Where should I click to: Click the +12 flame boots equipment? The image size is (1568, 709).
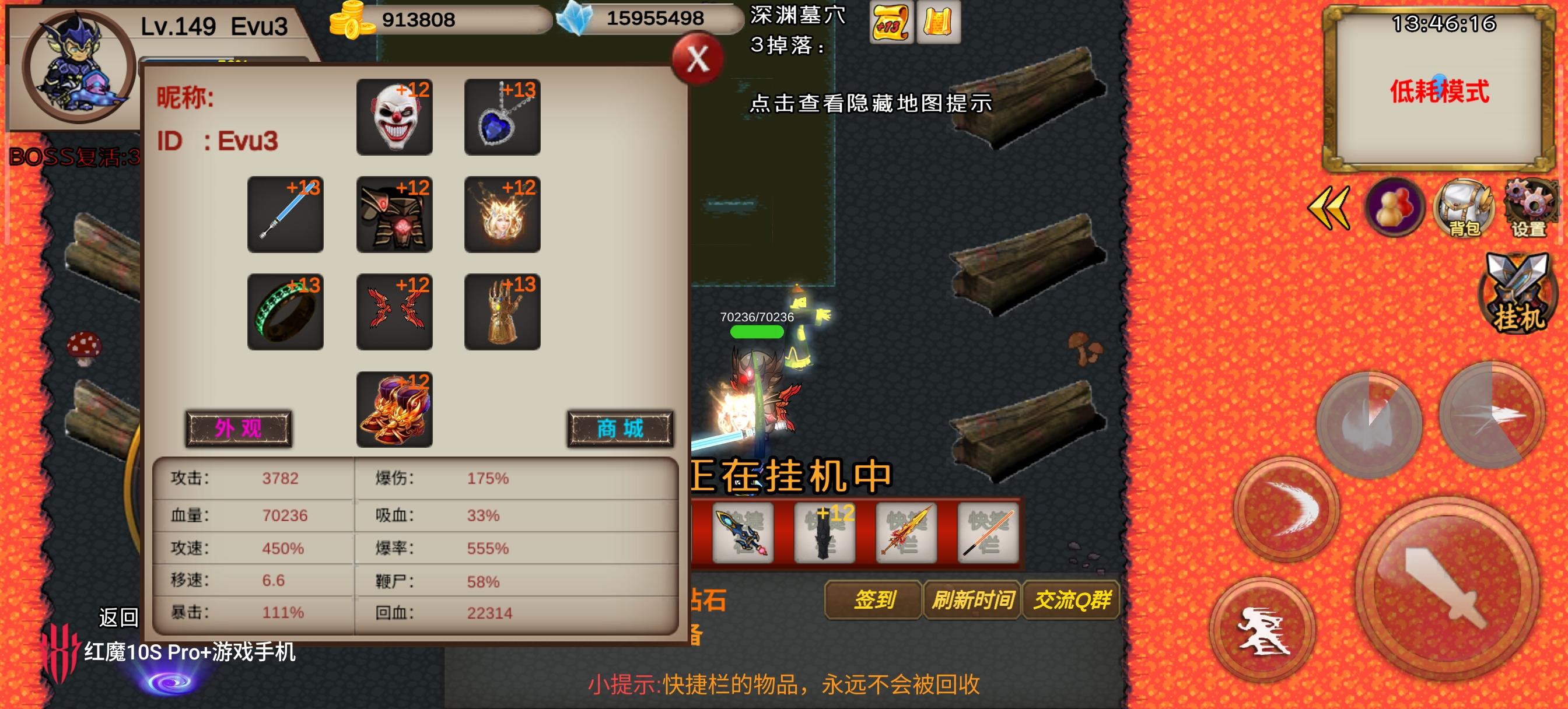click(x=394, y=409)
